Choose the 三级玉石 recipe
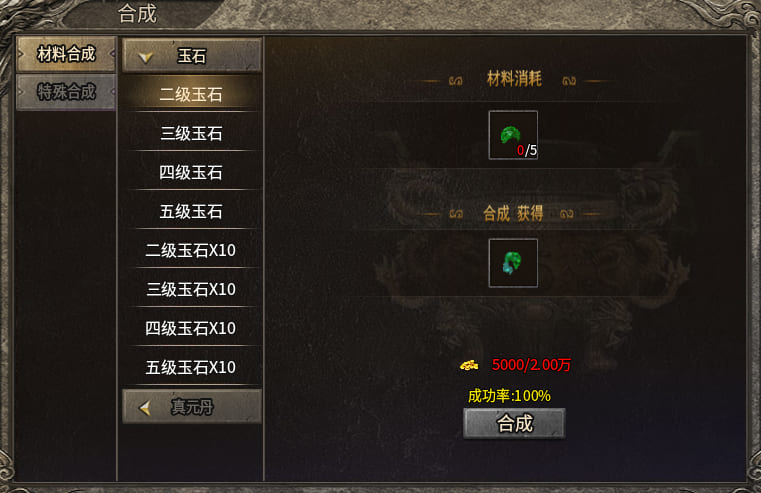 coord(191,133)
